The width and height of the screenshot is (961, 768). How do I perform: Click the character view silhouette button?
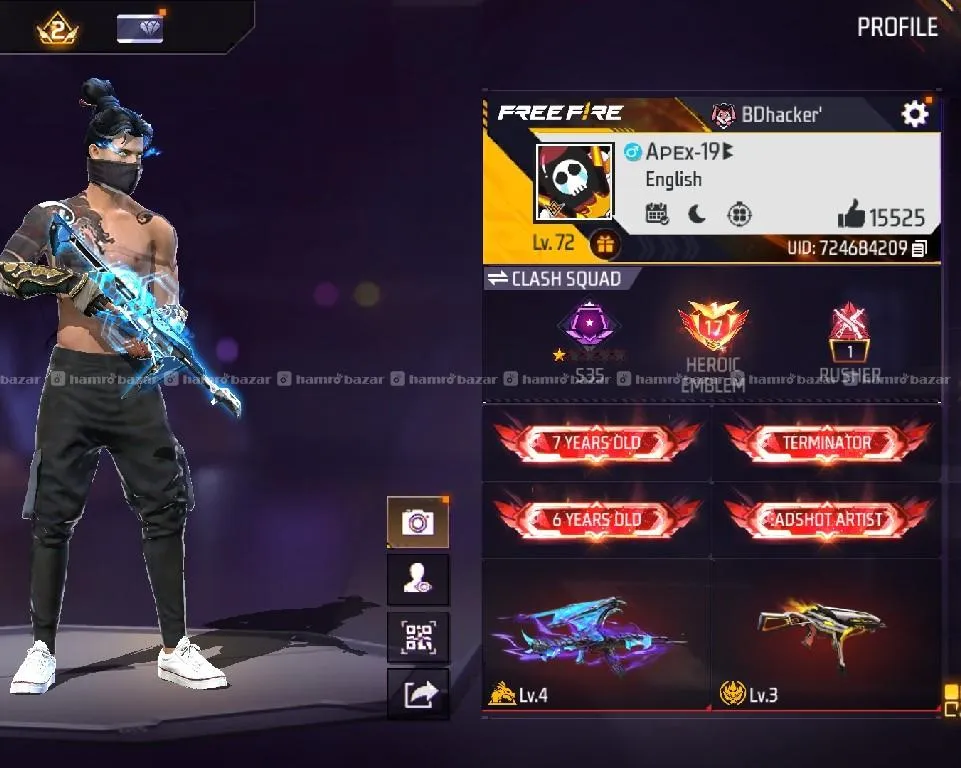pyautogui.click(x=417, y=580)
